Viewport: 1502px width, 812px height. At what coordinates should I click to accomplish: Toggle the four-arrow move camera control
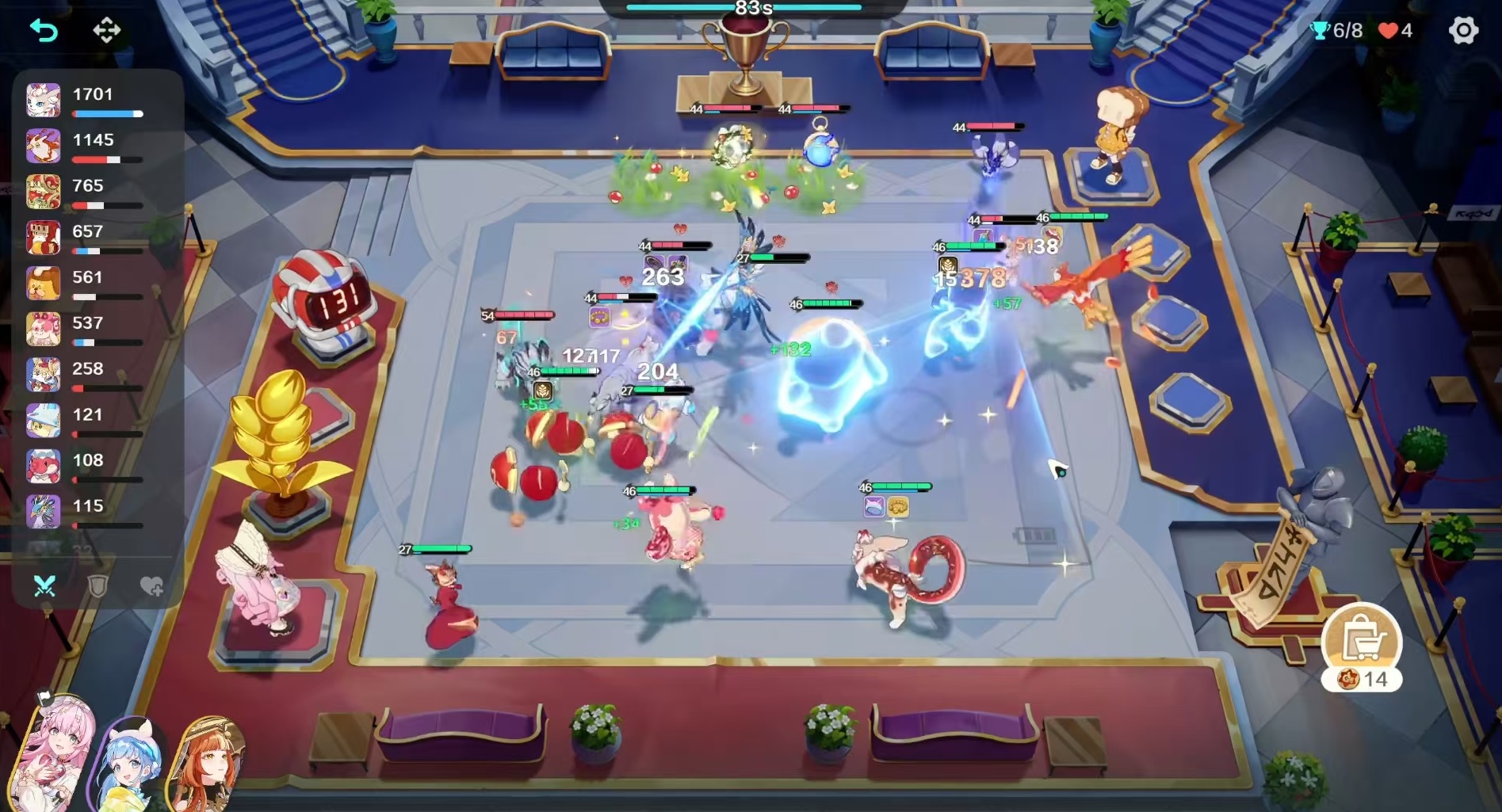pos(107,31)
